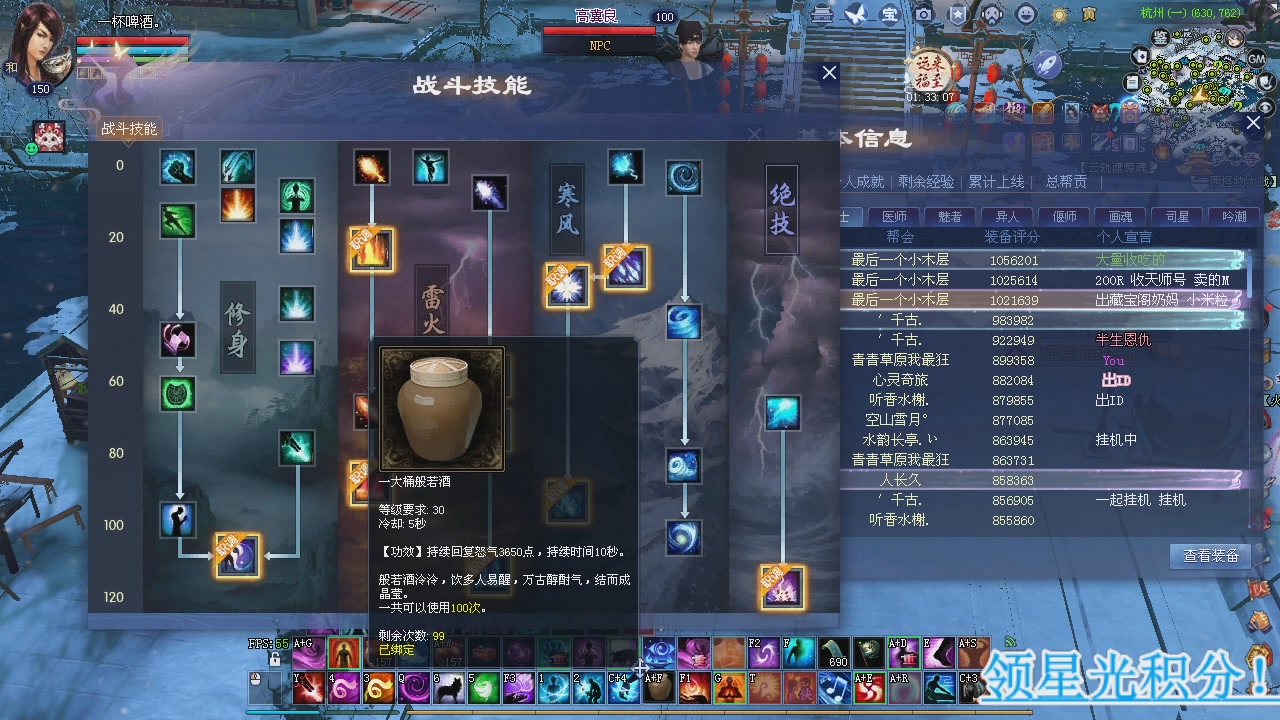Click the playing card icon beside the minimap

(x=1140, y=56)
